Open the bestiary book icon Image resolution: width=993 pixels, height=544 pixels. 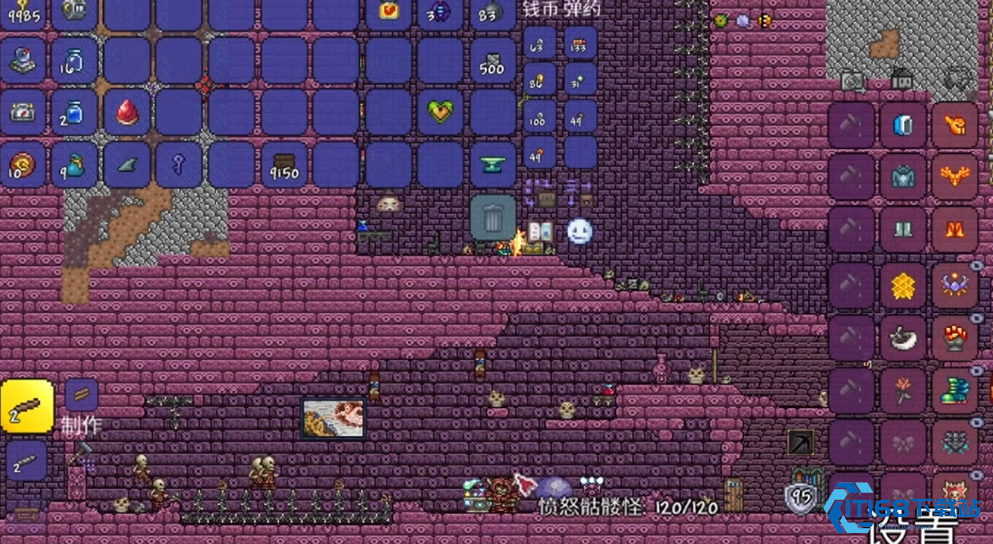[x=541, y=233]
